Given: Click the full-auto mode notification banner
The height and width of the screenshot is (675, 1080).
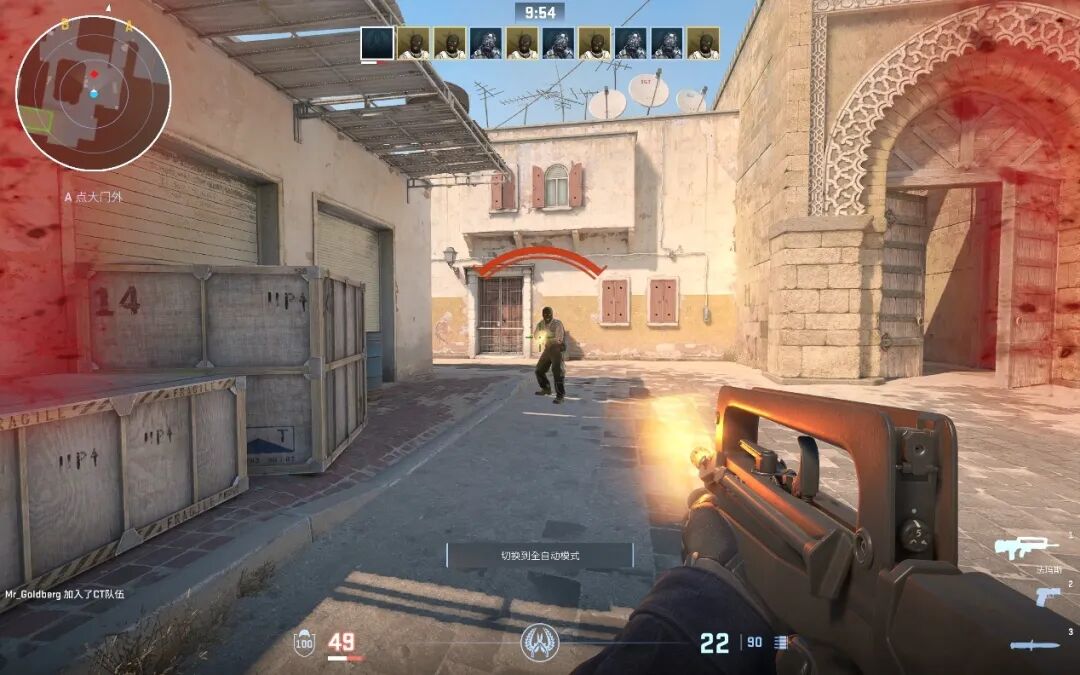Looking at the screenshot, I should pyautogui.click(x=540, y=555).
